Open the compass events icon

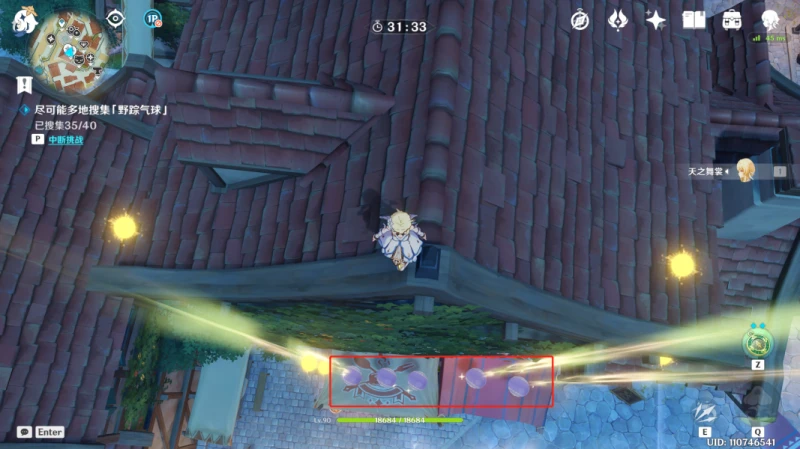pyautogui.click(x=580, y=20)
